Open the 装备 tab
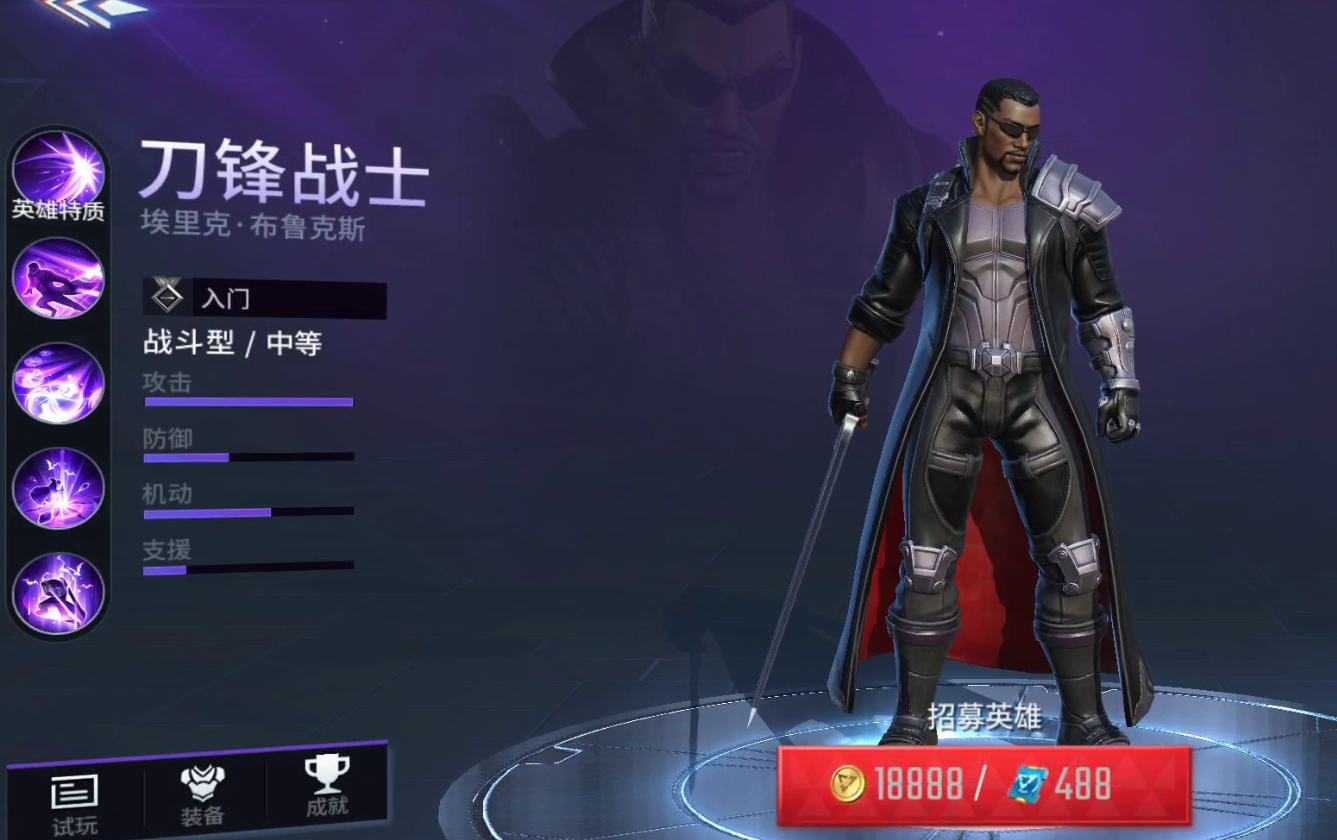1337x840 pixels. 202,800
